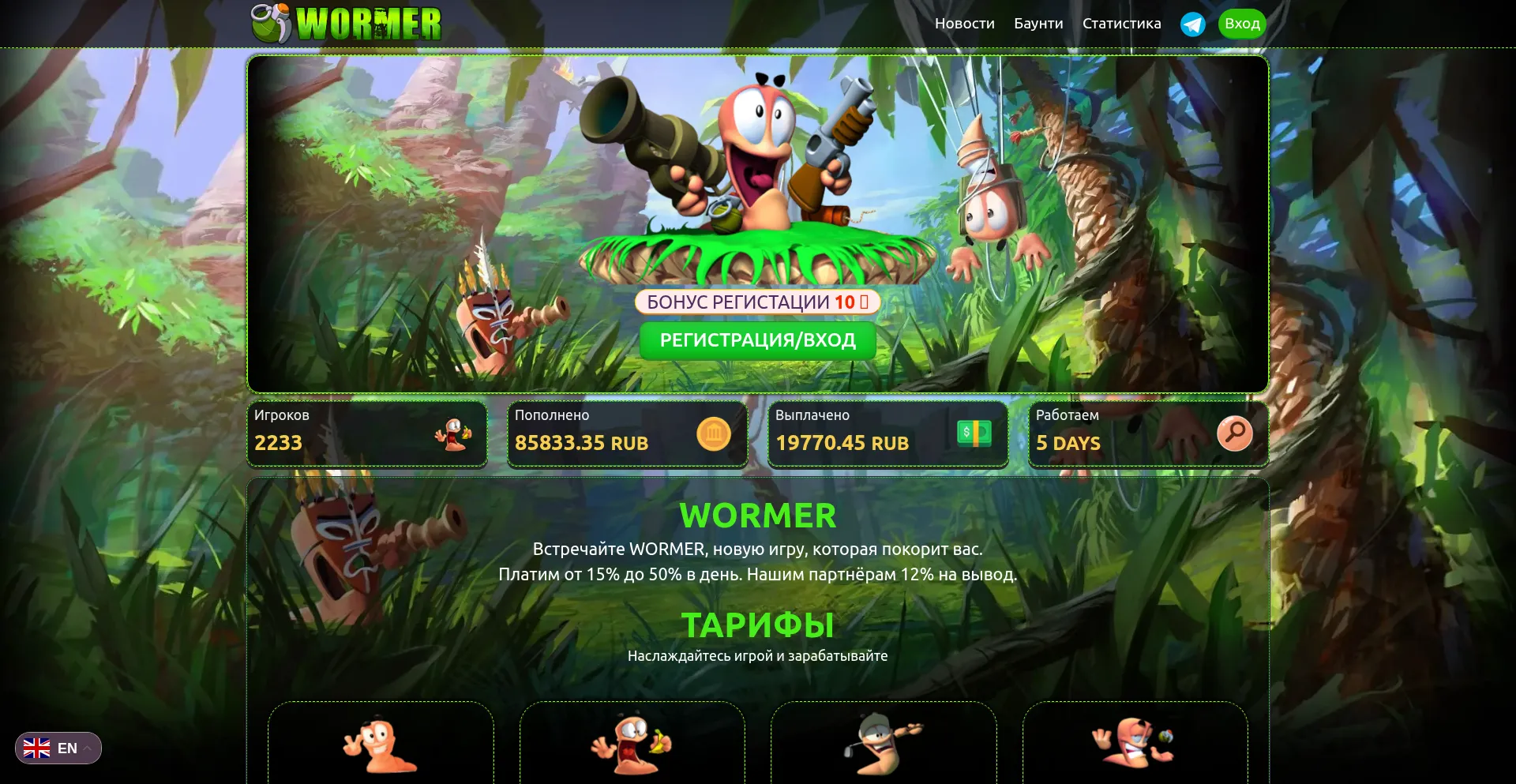The image size is (1516, 784).
Task: Click the green Вход login button
Action: point(1242,24)
